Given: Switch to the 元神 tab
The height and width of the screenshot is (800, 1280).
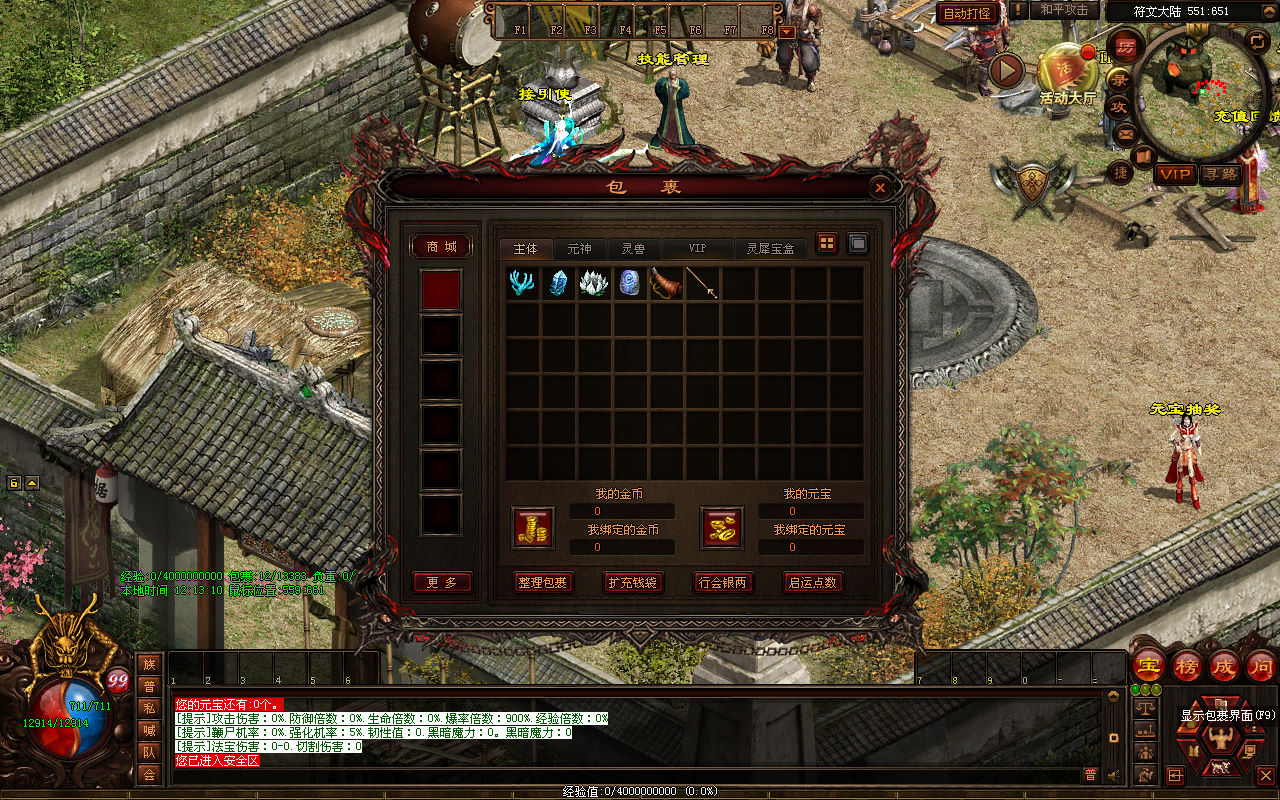Looking at the screenshot, I should pyautogui.click(x=579, y=249).
